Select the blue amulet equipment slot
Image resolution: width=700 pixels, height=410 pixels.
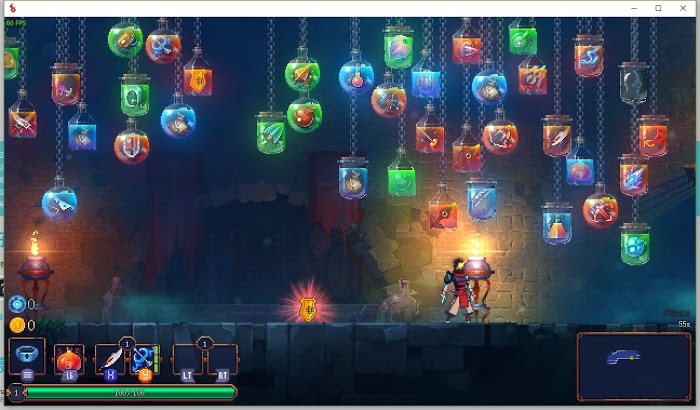[x=26, y=356]
